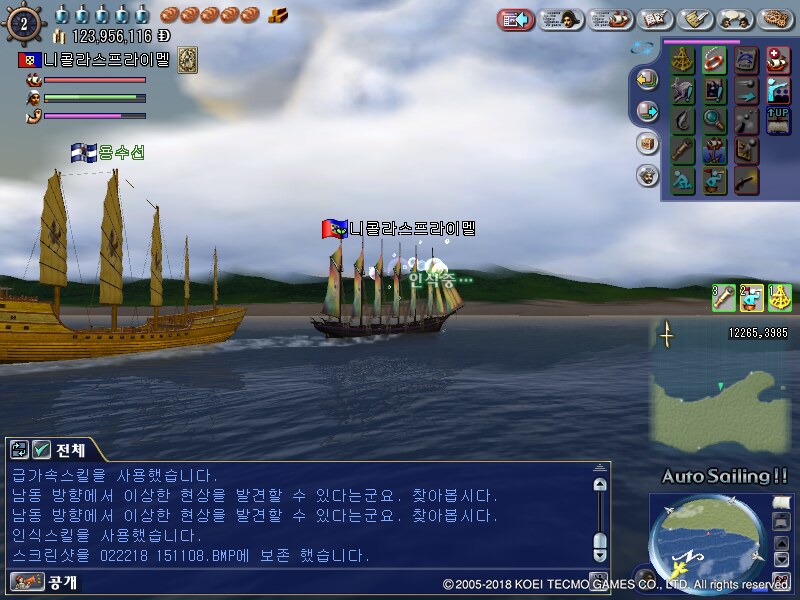Select the rifle gunnery skill icon

click(x=746, y=181)
